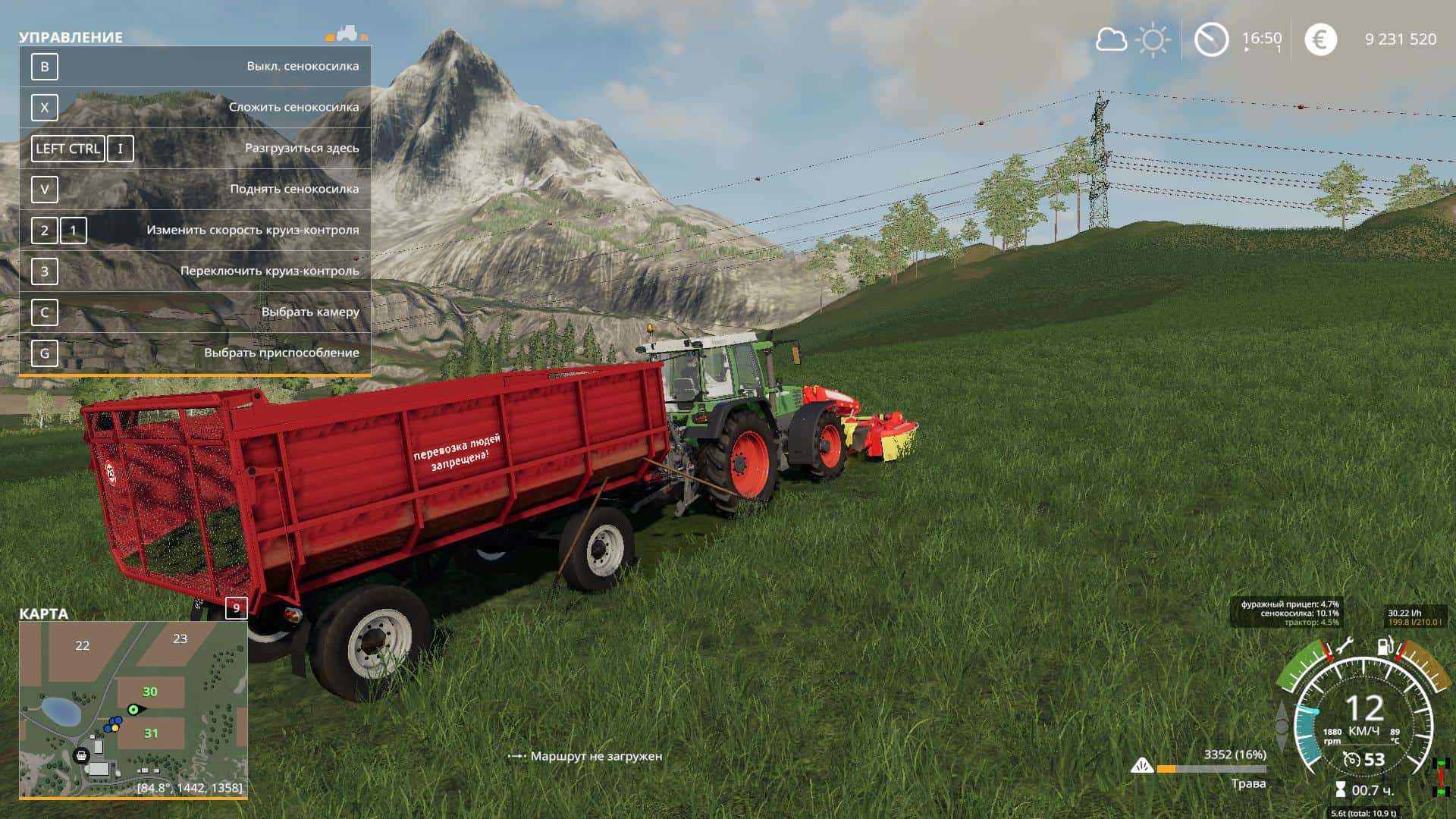Click the green player marker on the minimap
Viewport: 1456px width, 819px height.
point(134,710)
